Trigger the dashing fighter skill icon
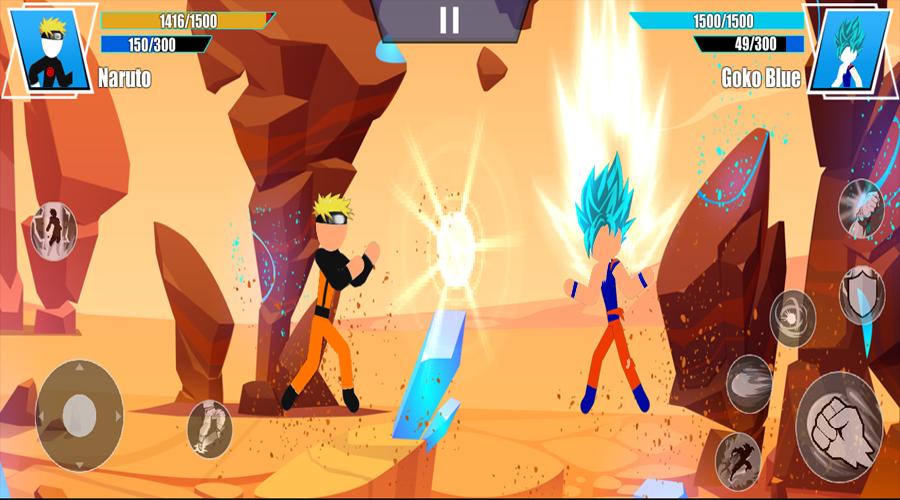The height and width of the screenshot is (500, 900). 738,459
